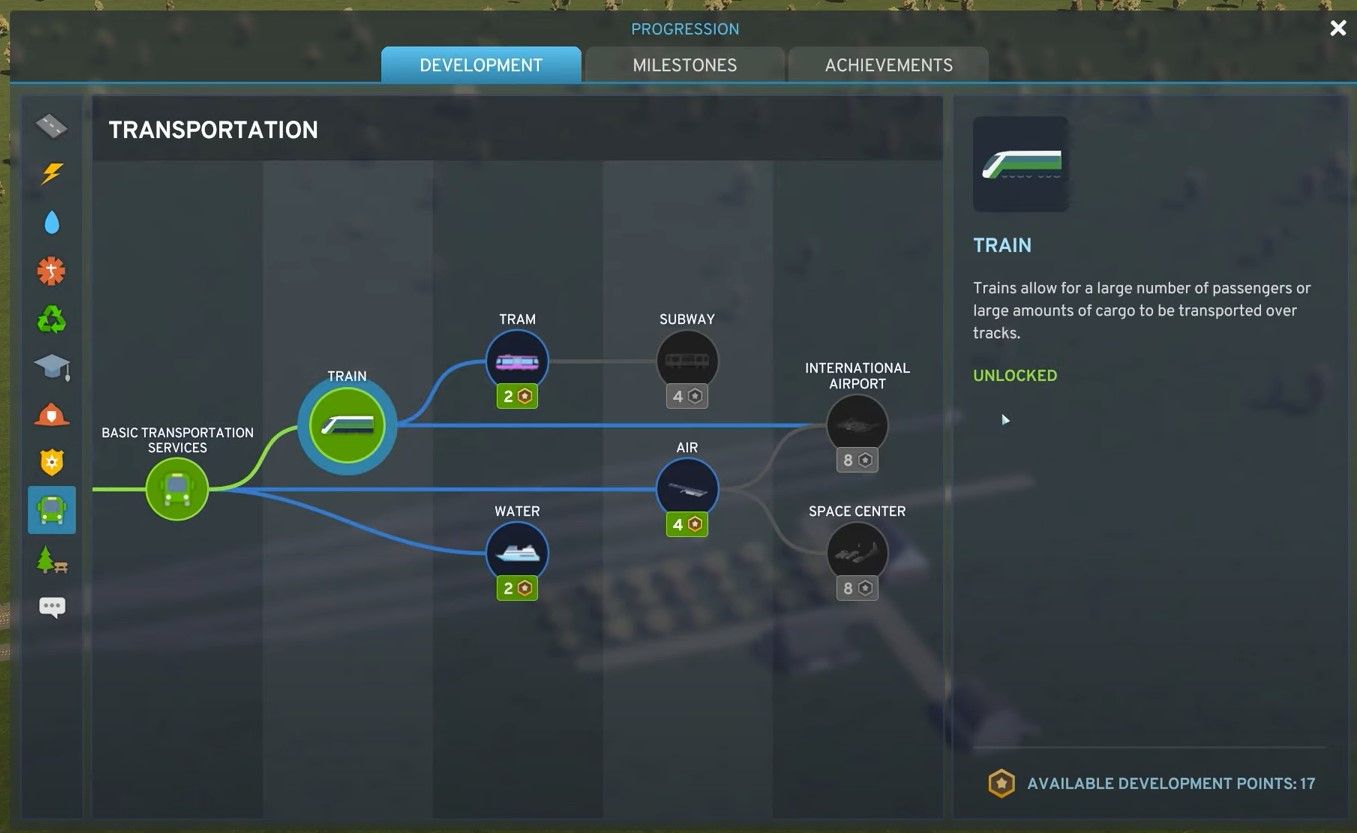Select the Garbage Management recycling icon
The image size is (1357, 833).
pos(51,318)
